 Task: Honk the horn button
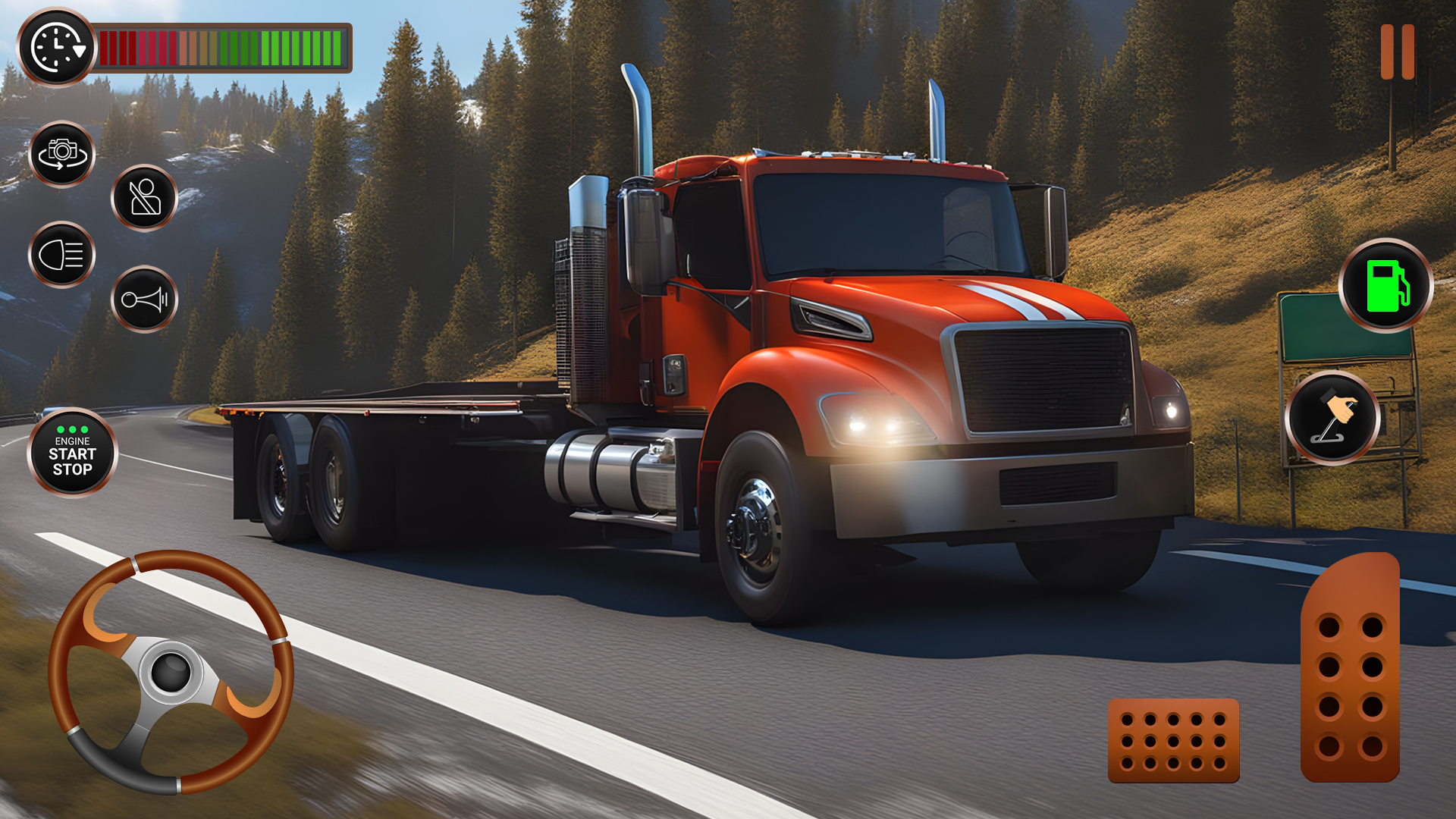[144, 300]
